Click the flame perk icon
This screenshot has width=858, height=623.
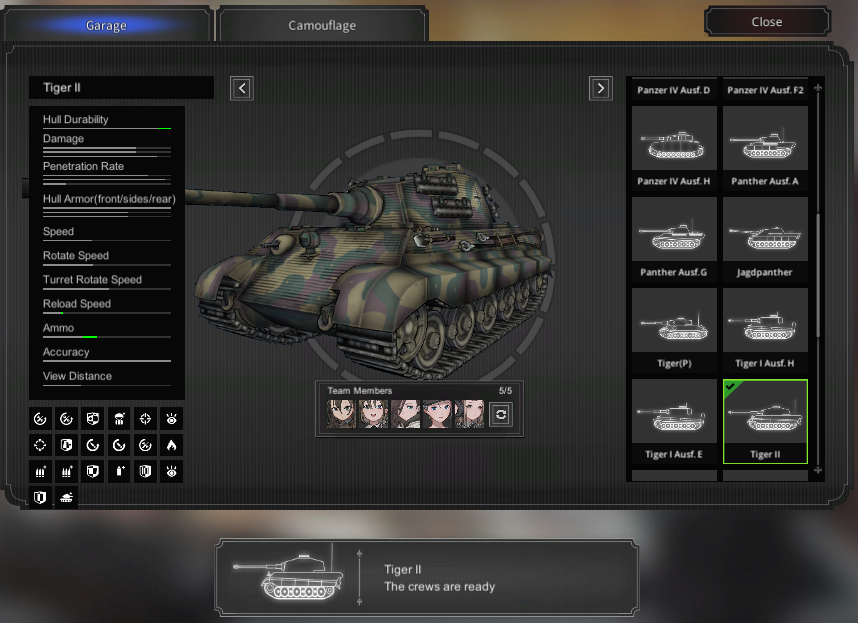(171, 444)
